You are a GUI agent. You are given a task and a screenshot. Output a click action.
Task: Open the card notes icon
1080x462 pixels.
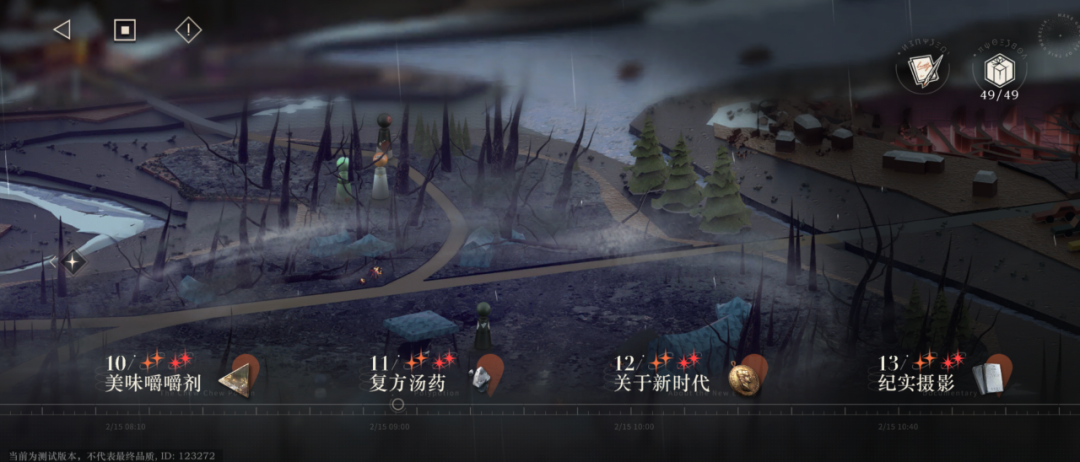[x=919, y=70]
